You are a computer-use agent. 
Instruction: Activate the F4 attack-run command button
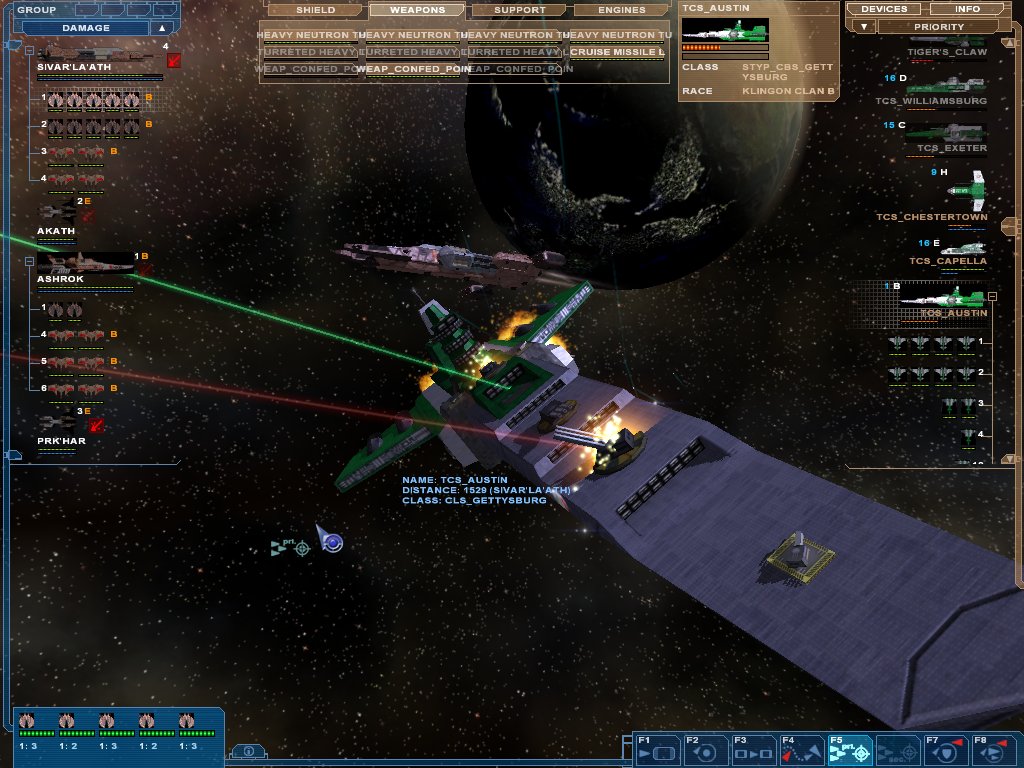click(x=801, y=750)
